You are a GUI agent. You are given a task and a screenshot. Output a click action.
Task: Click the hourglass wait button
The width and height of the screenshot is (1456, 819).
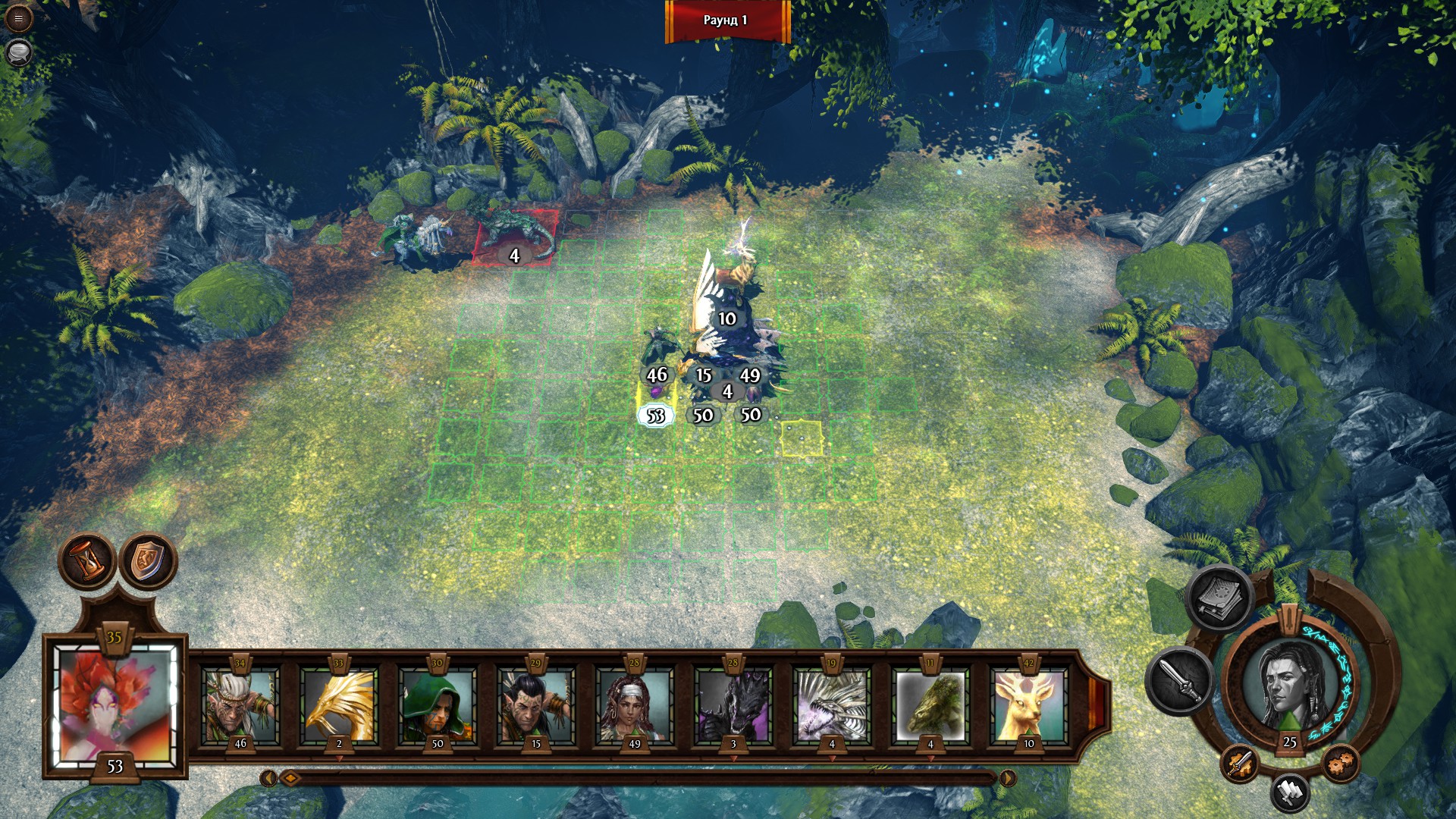[x=88, y=562]
